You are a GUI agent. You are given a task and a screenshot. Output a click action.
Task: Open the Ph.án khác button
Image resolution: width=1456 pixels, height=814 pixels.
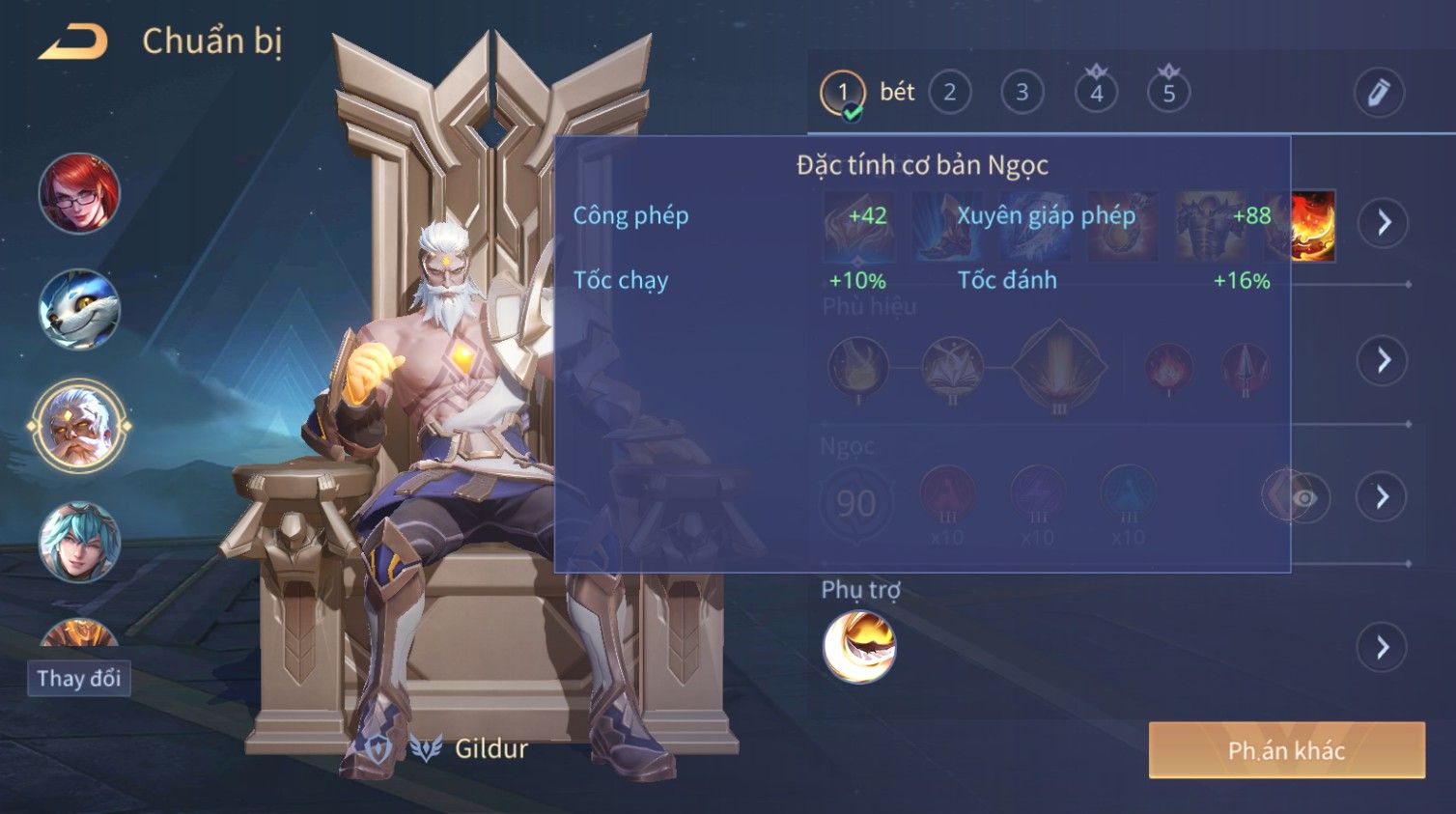tap(1286, 750)
